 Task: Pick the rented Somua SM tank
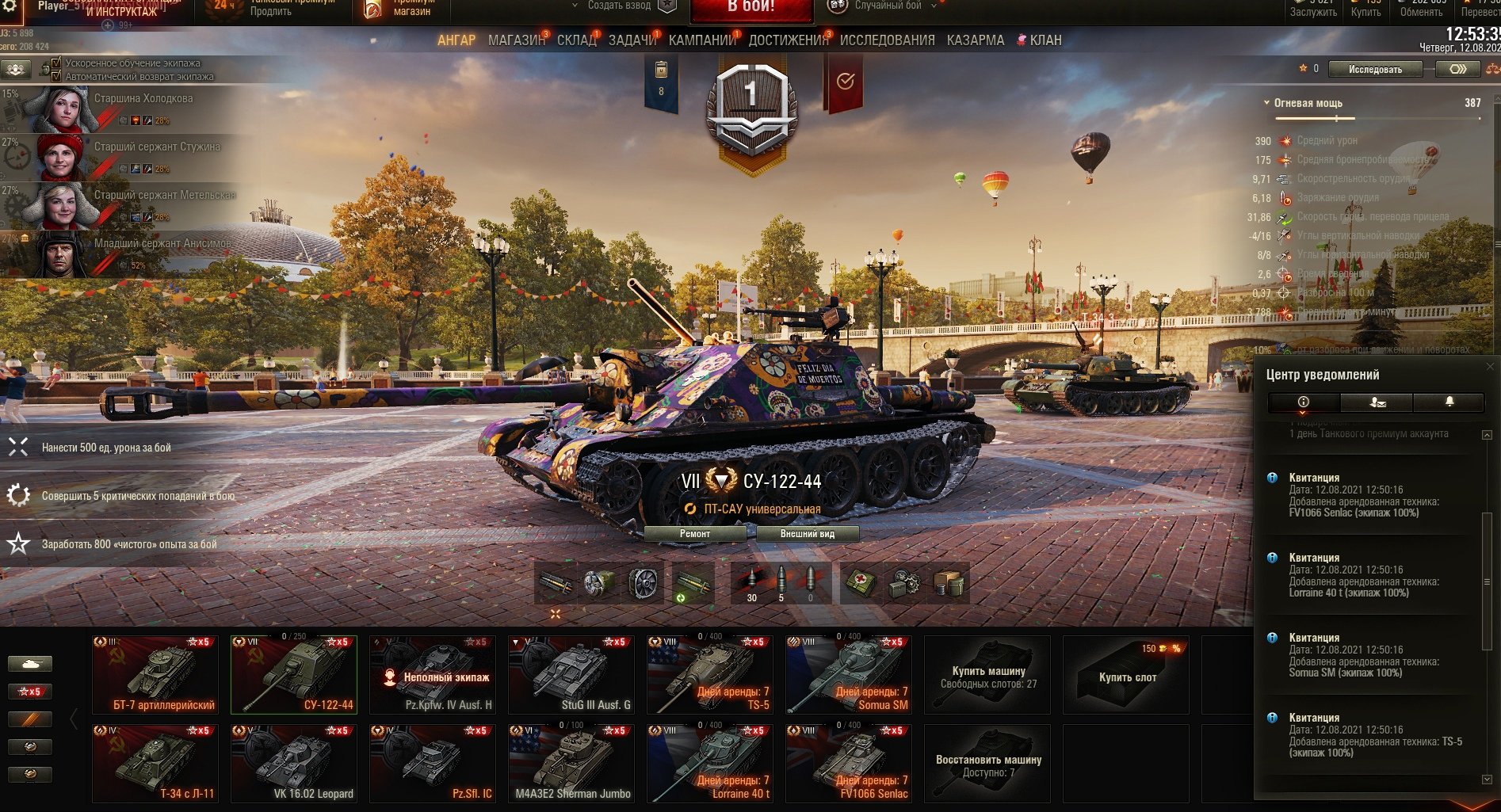point(849,675)
